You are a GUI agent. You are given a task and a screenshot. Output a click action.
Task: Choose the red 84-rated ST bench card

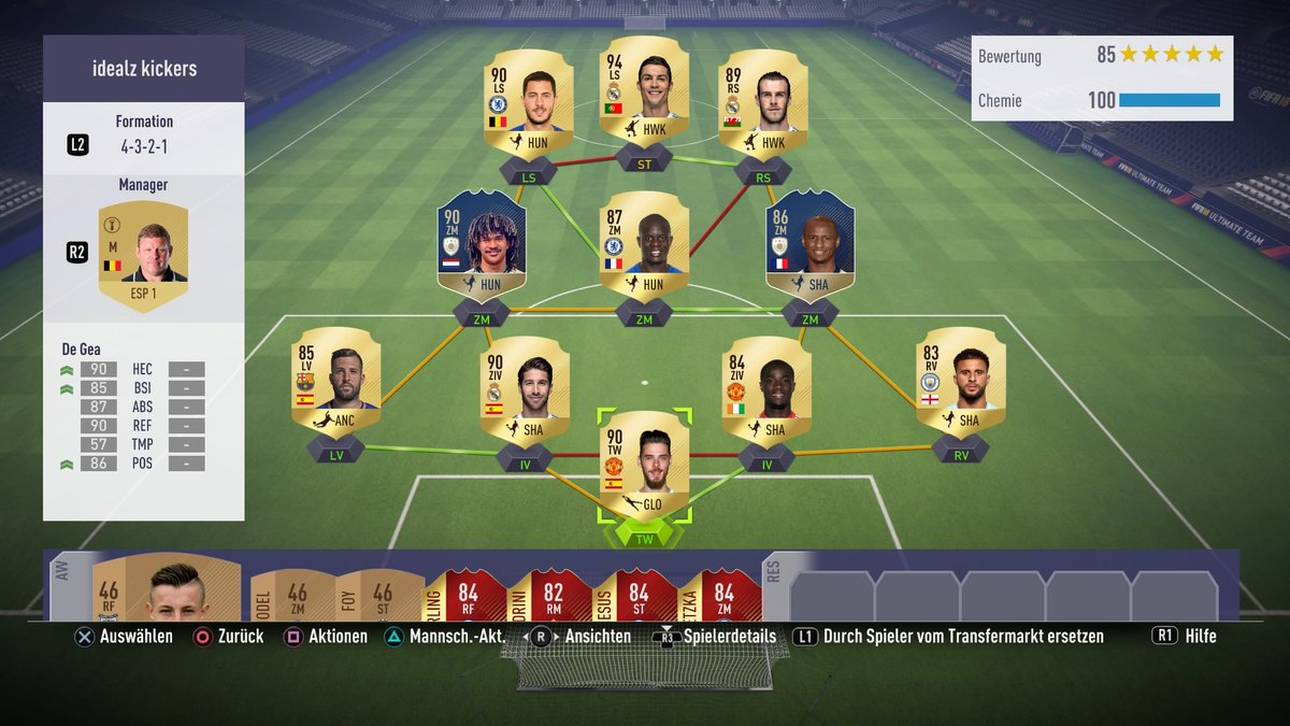[637, 597]
